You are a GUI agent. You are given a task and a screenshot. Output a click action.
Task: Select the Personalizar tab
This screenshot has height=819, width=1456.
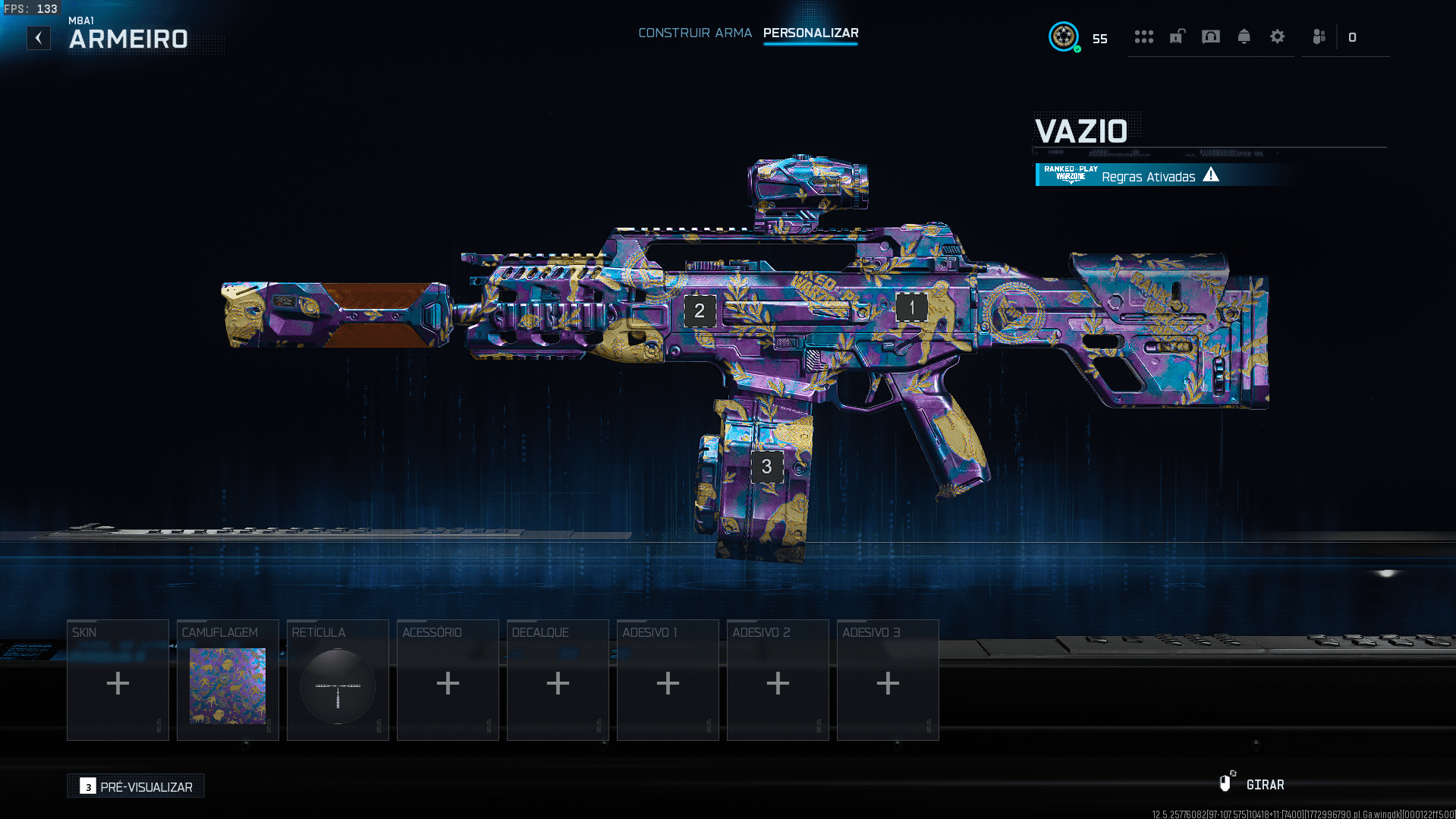click(810, 33)
